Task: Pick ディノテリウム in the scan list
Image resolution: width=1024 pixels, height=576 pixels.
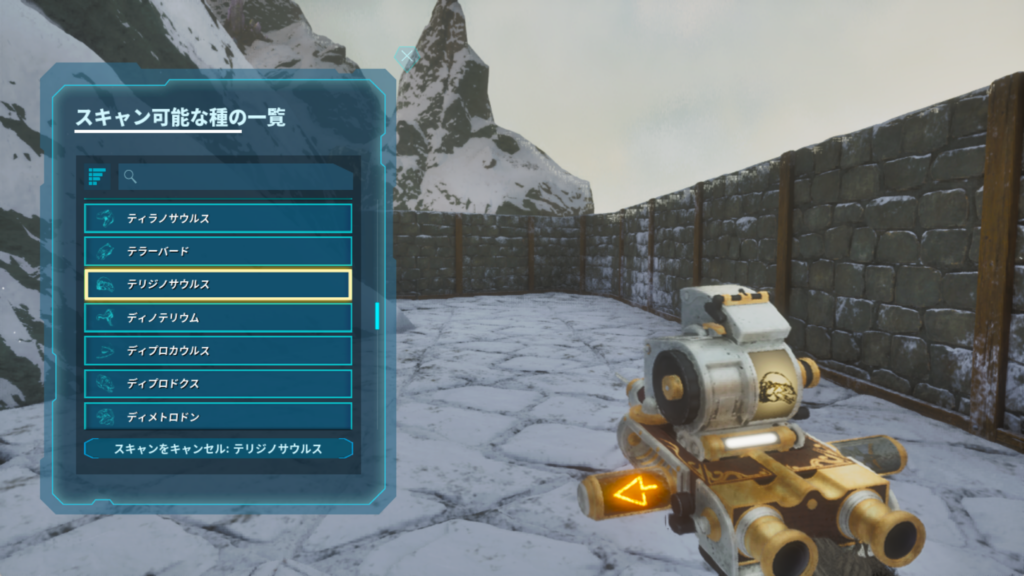Action: pyautogui.click(x=218, y=317)
